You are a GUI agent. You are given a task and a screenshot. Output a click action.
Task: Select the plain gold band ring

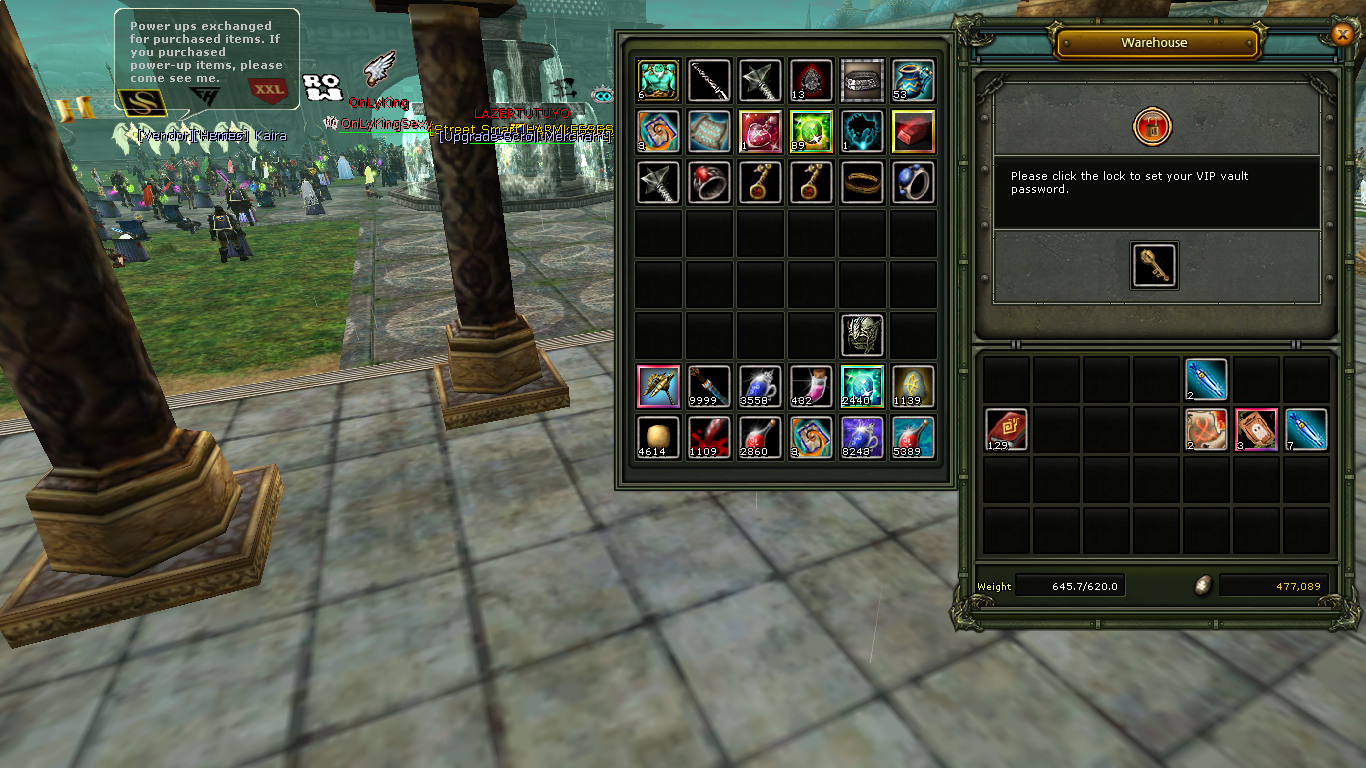862,183
